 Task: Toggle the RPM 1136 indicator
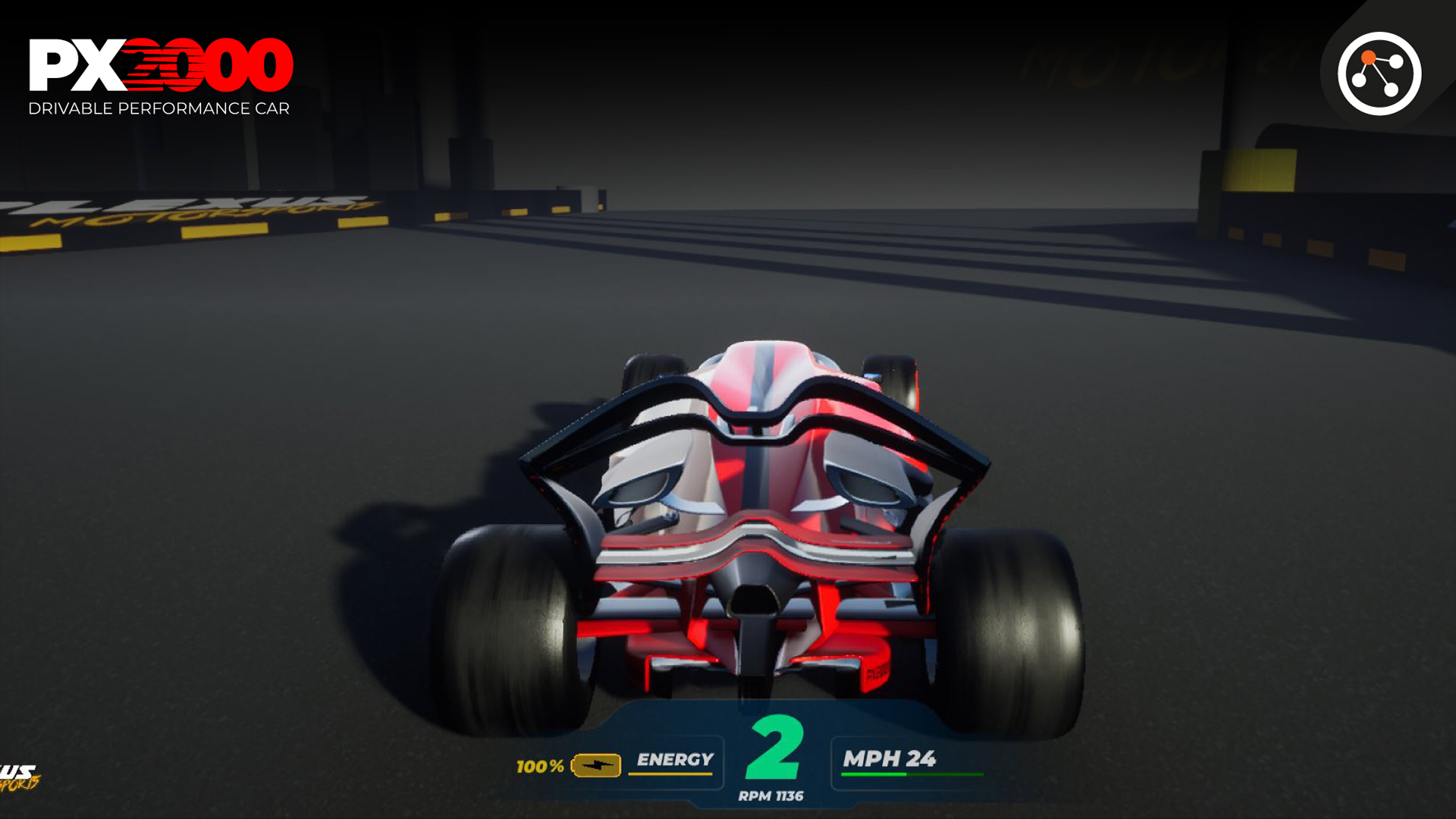[x=771, y=795]
